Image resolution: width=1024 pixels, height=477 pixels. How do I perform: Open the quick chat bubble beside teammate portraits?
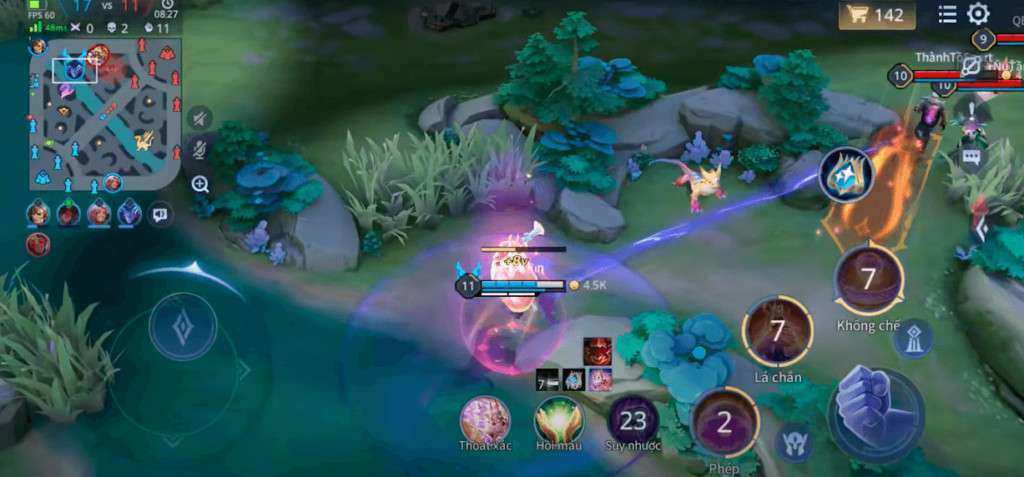coord(160,213)
